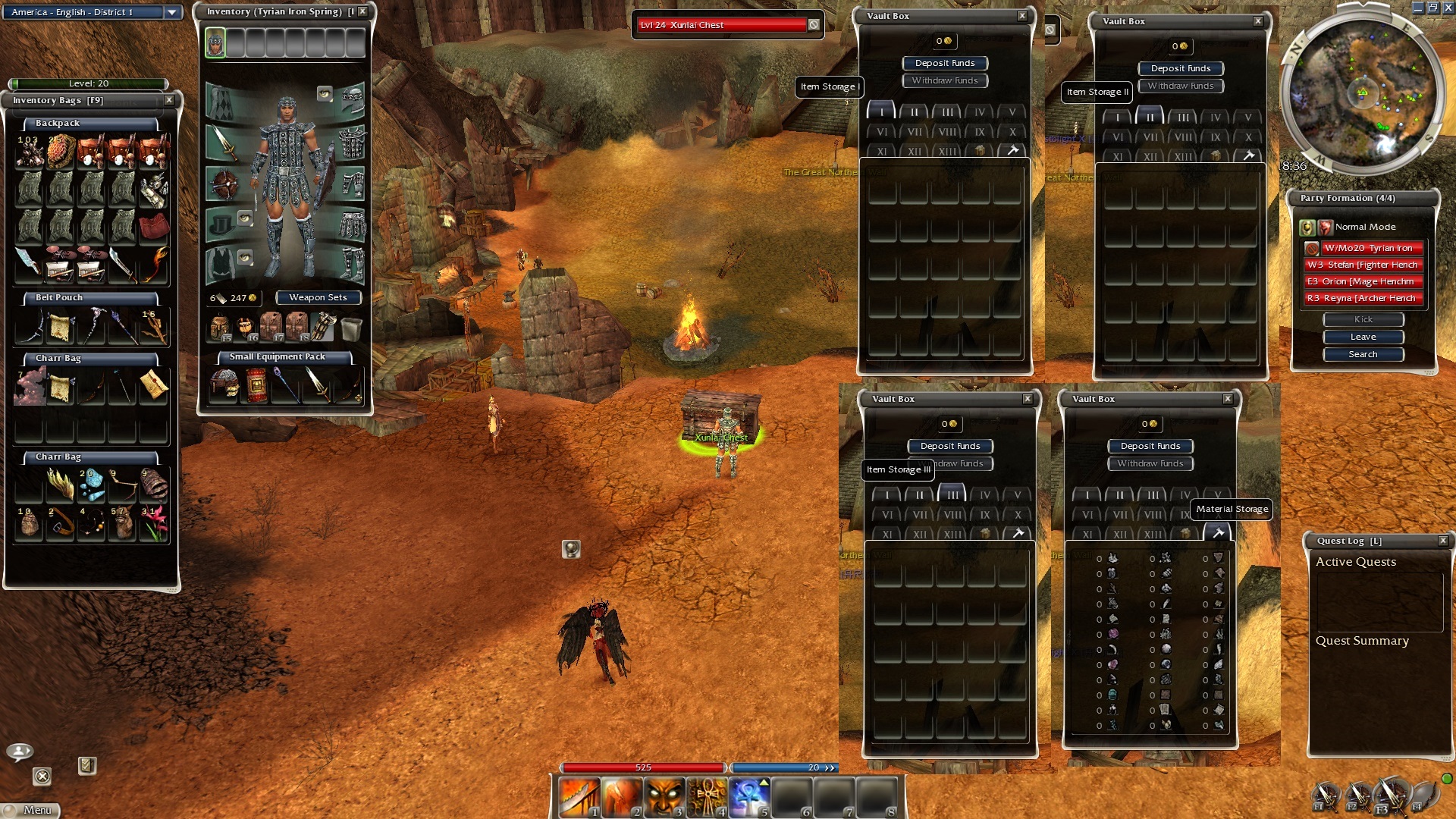Viewport: 1456px width, 819px height.
Task: Select Orion the Mage Henchman
Action: tap(1363, 281)
